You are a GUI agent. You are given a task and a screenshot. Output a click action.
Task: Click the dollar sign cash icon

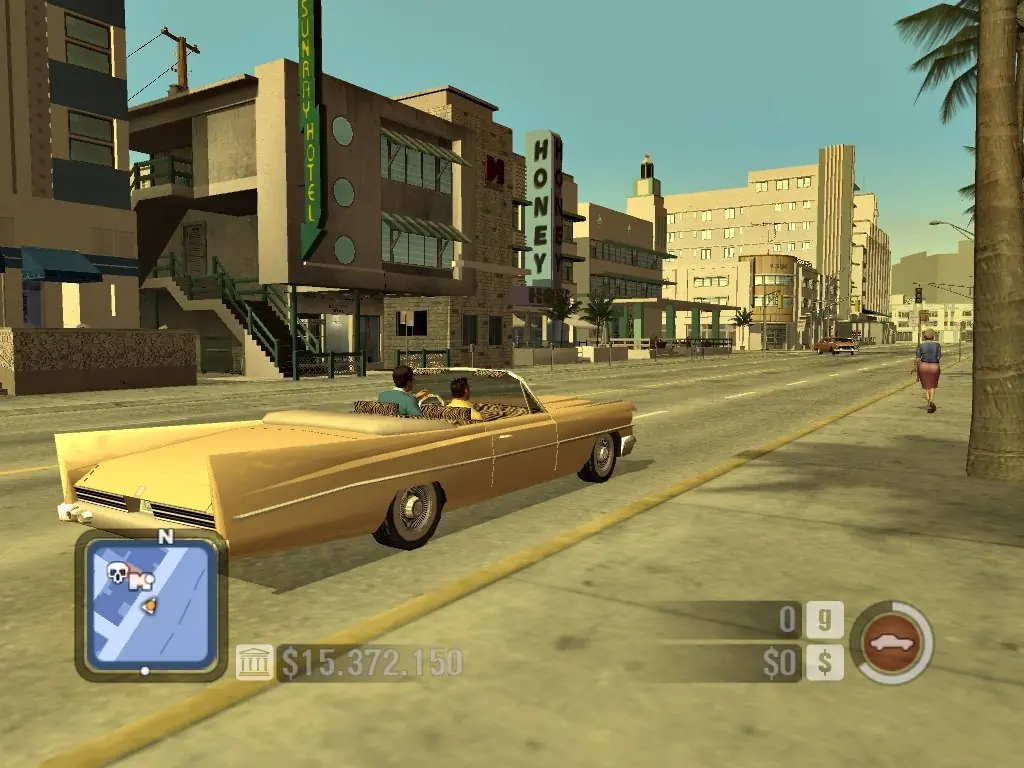click(x=825, y=662)
